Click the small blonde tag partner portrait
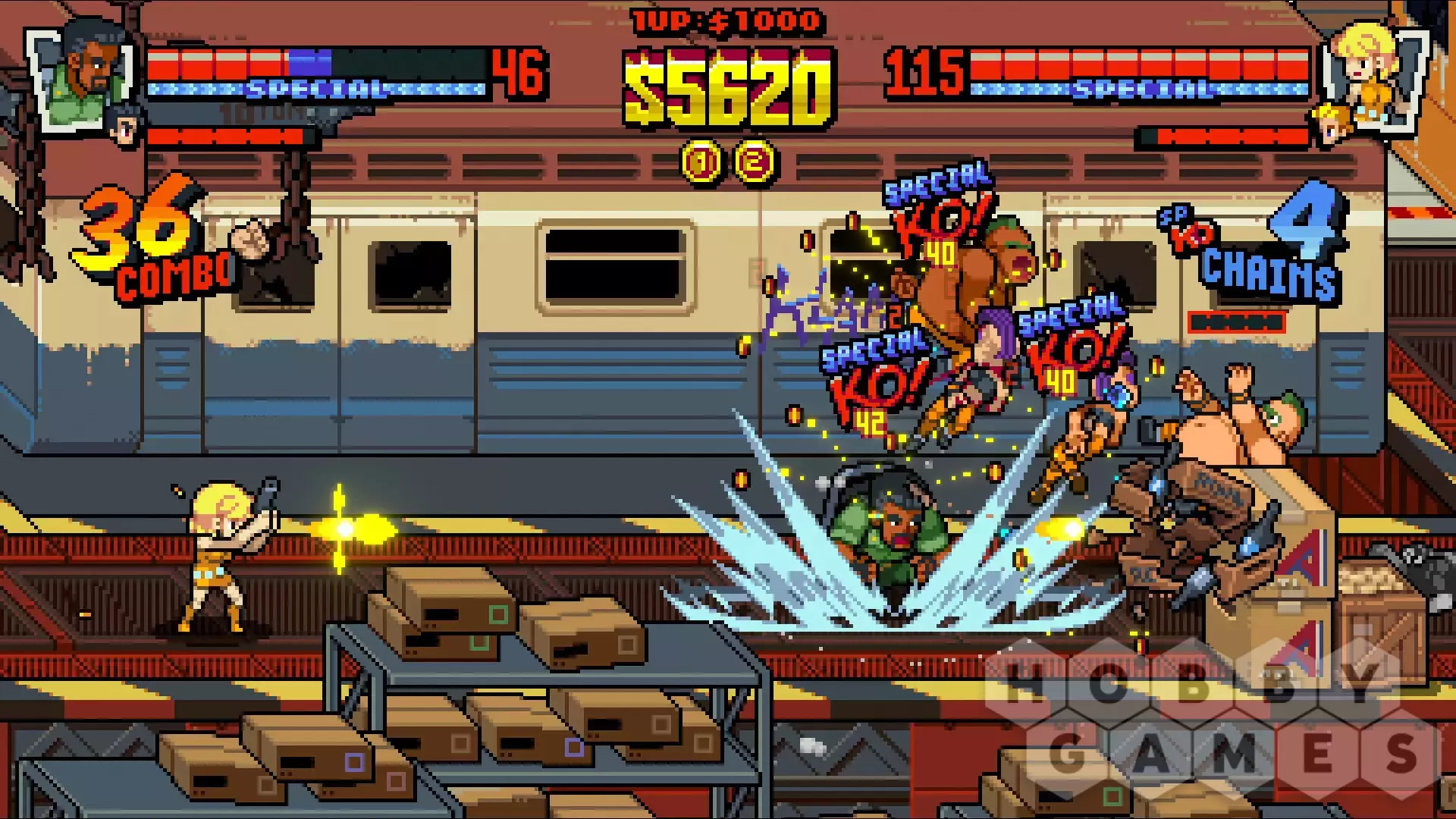Screen dimensions: 1456x819 (1332, 124)
